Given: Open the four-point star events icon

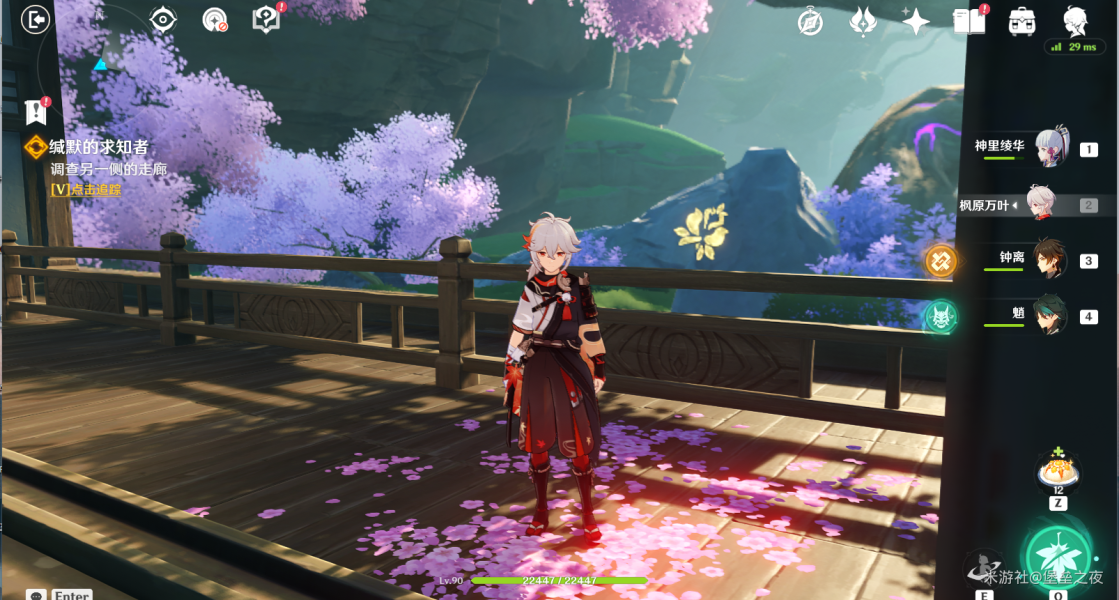Looking at the screenshot, I should (x=915, y=21).
